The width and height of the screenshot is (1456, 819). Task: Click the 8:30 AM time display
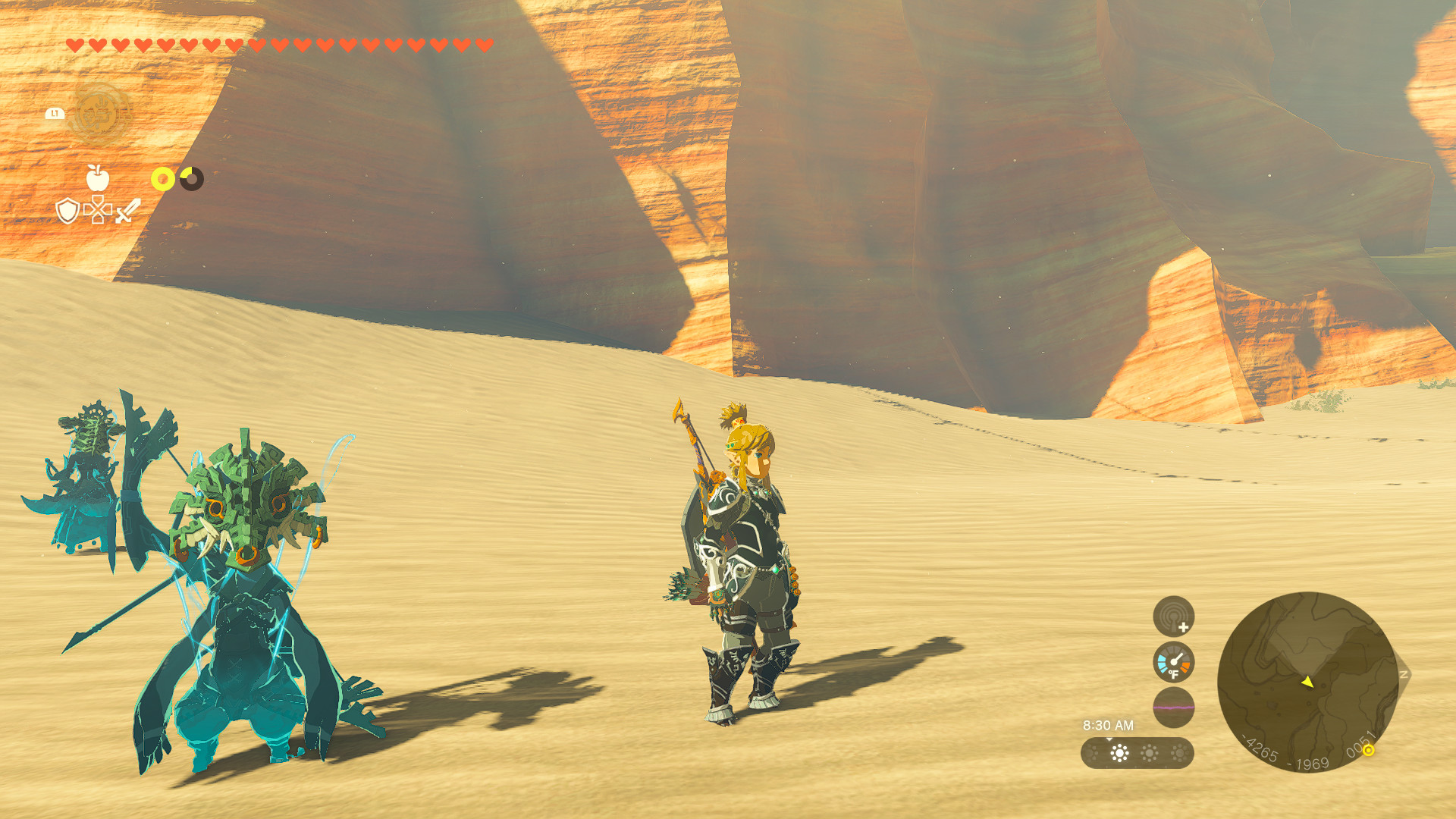[x=1108, y=724]
